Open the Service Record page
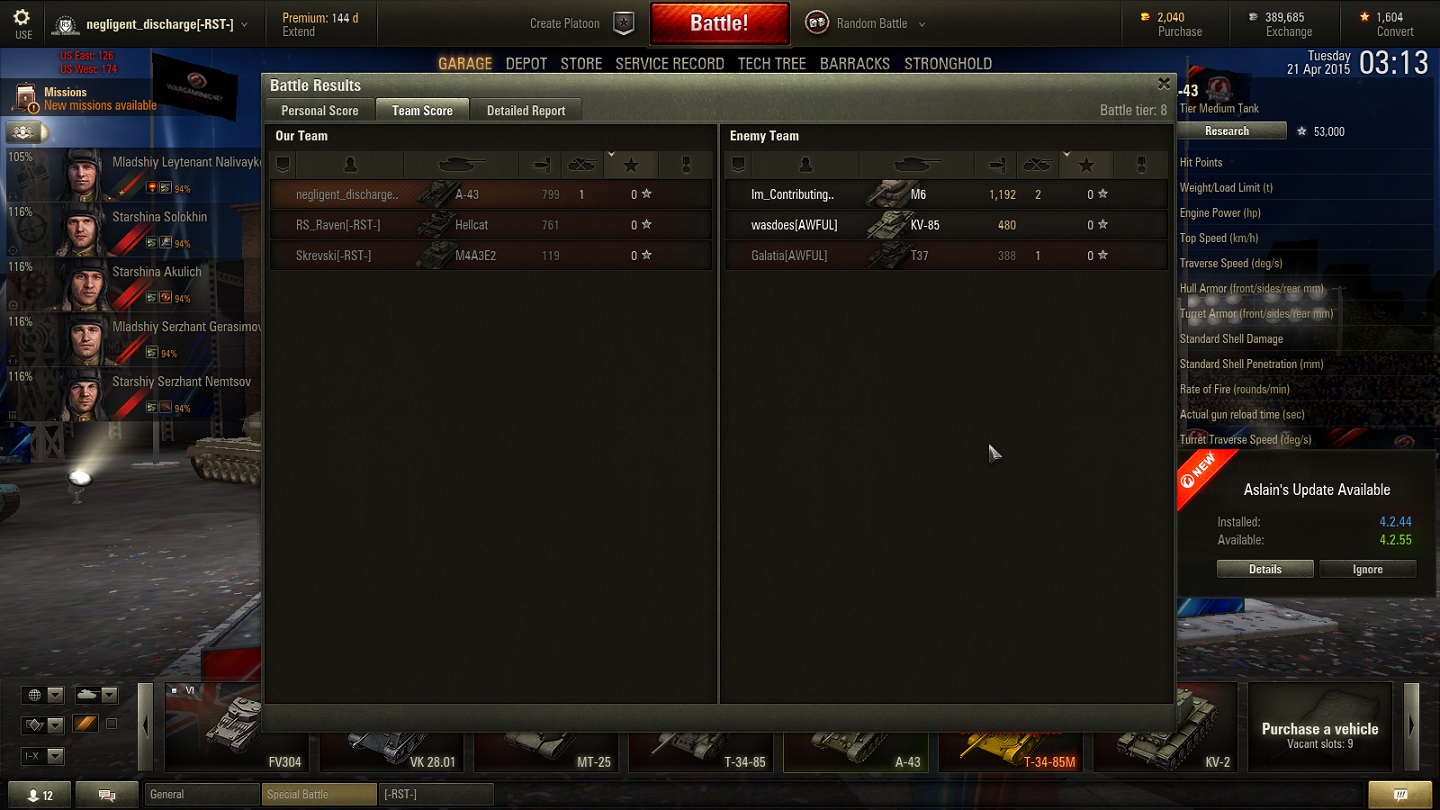The width and height of the screenshot is (1440, 810). [669, 64]
